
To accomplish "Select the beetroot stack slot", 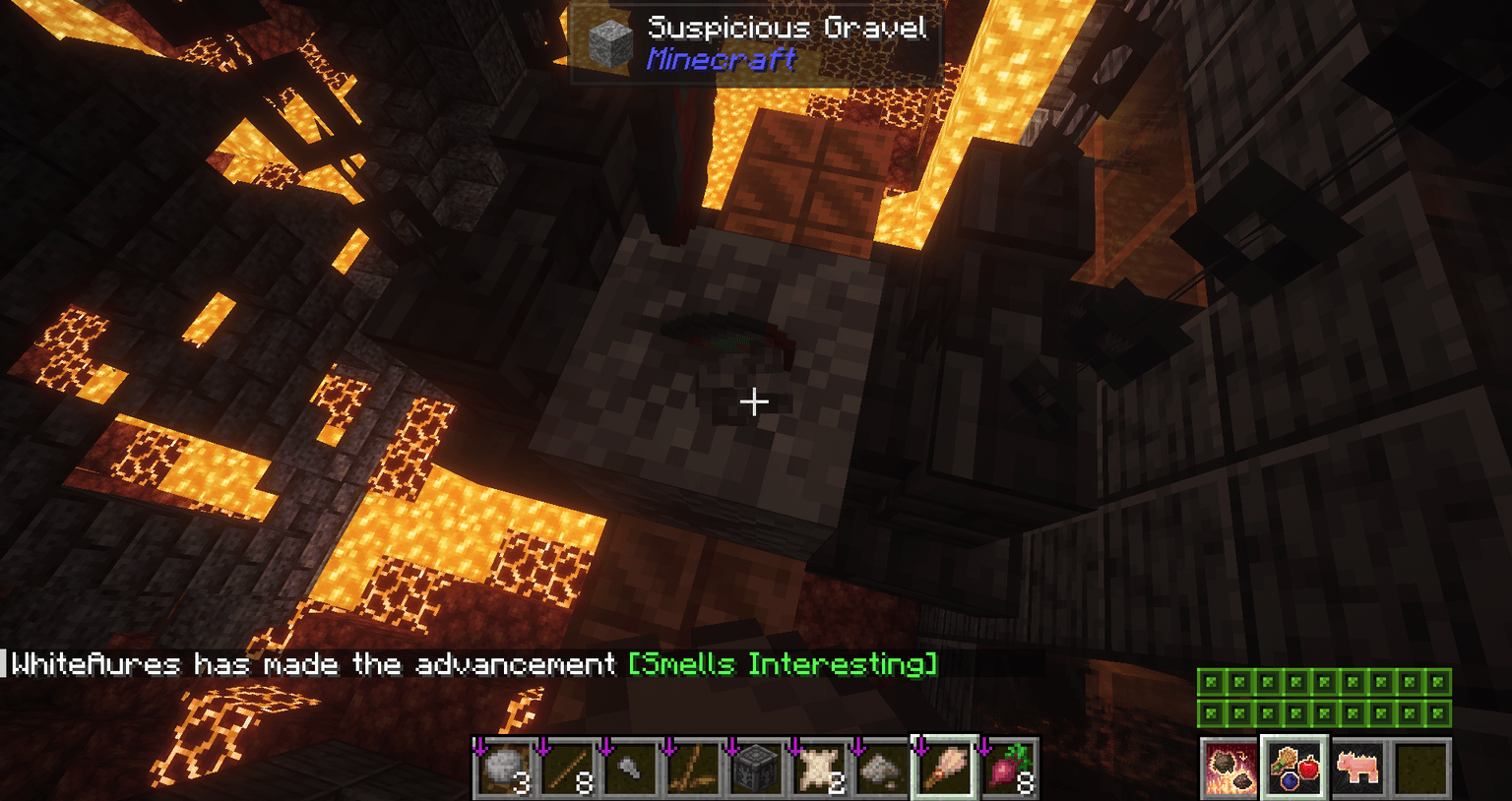I will [1008, 767].
